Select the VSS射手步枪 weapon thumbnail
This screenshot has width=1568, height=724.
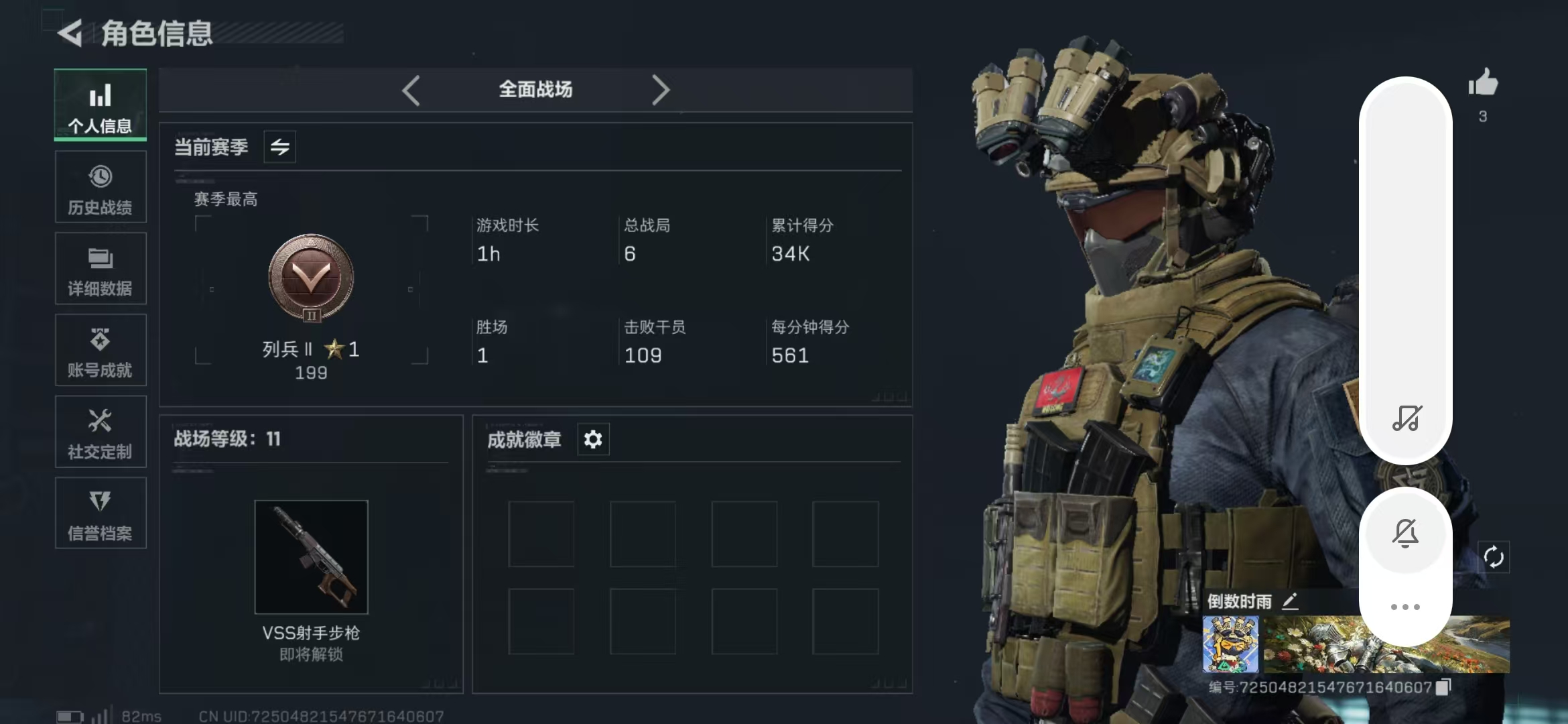coord(312,556)
